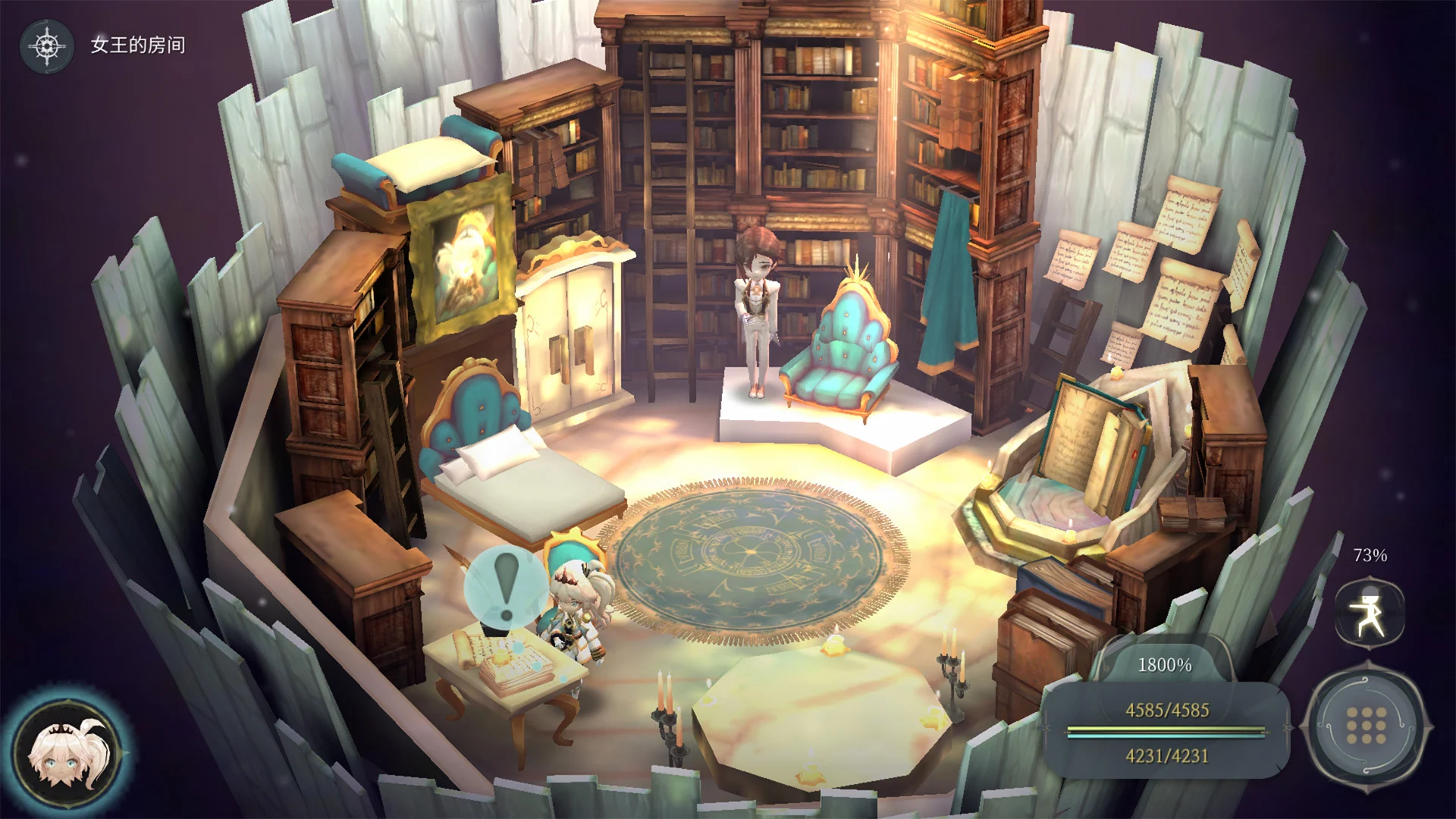
Task: Open the compass map icon
Action: click(47, 45)
